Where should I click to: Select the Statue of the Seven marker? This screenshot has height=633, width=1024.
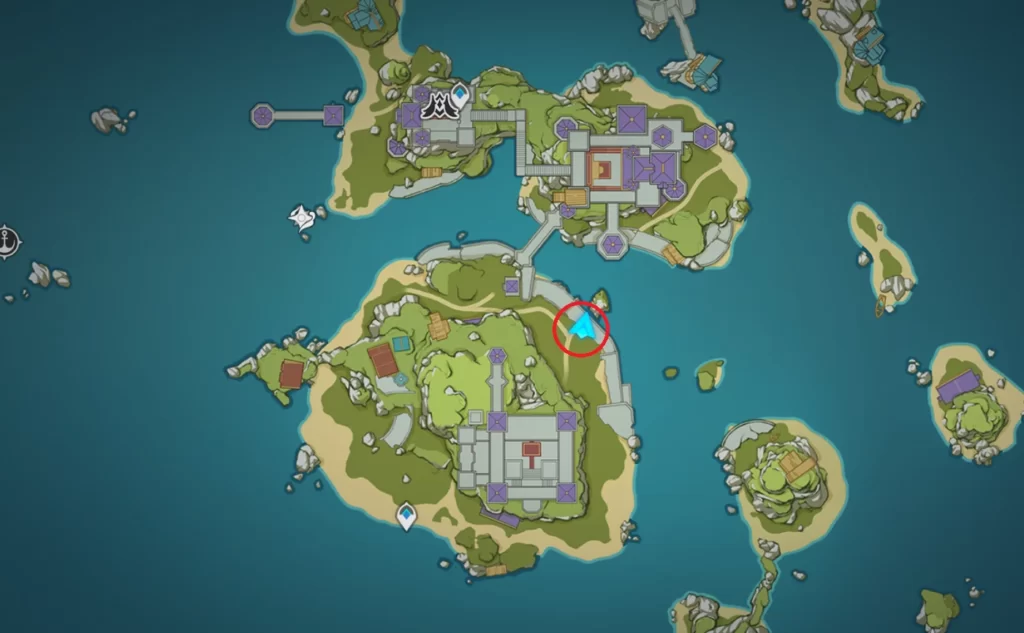point(437,103)
